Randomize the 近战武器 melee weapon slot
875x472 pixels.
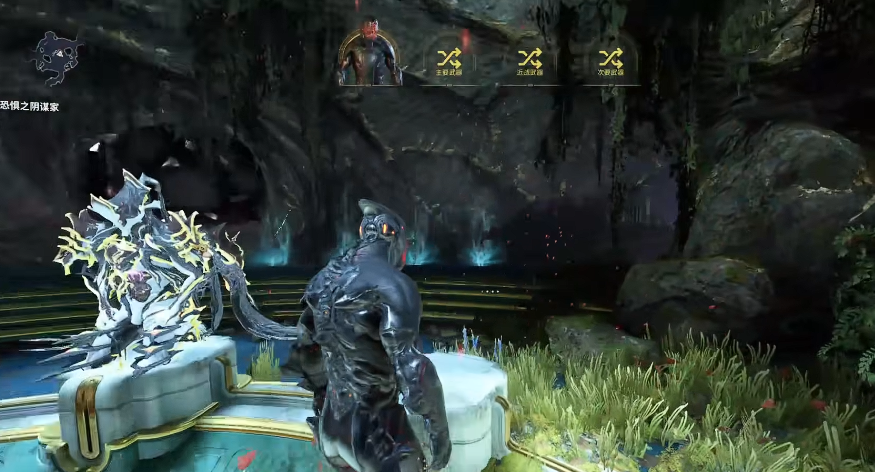point(530,58)
